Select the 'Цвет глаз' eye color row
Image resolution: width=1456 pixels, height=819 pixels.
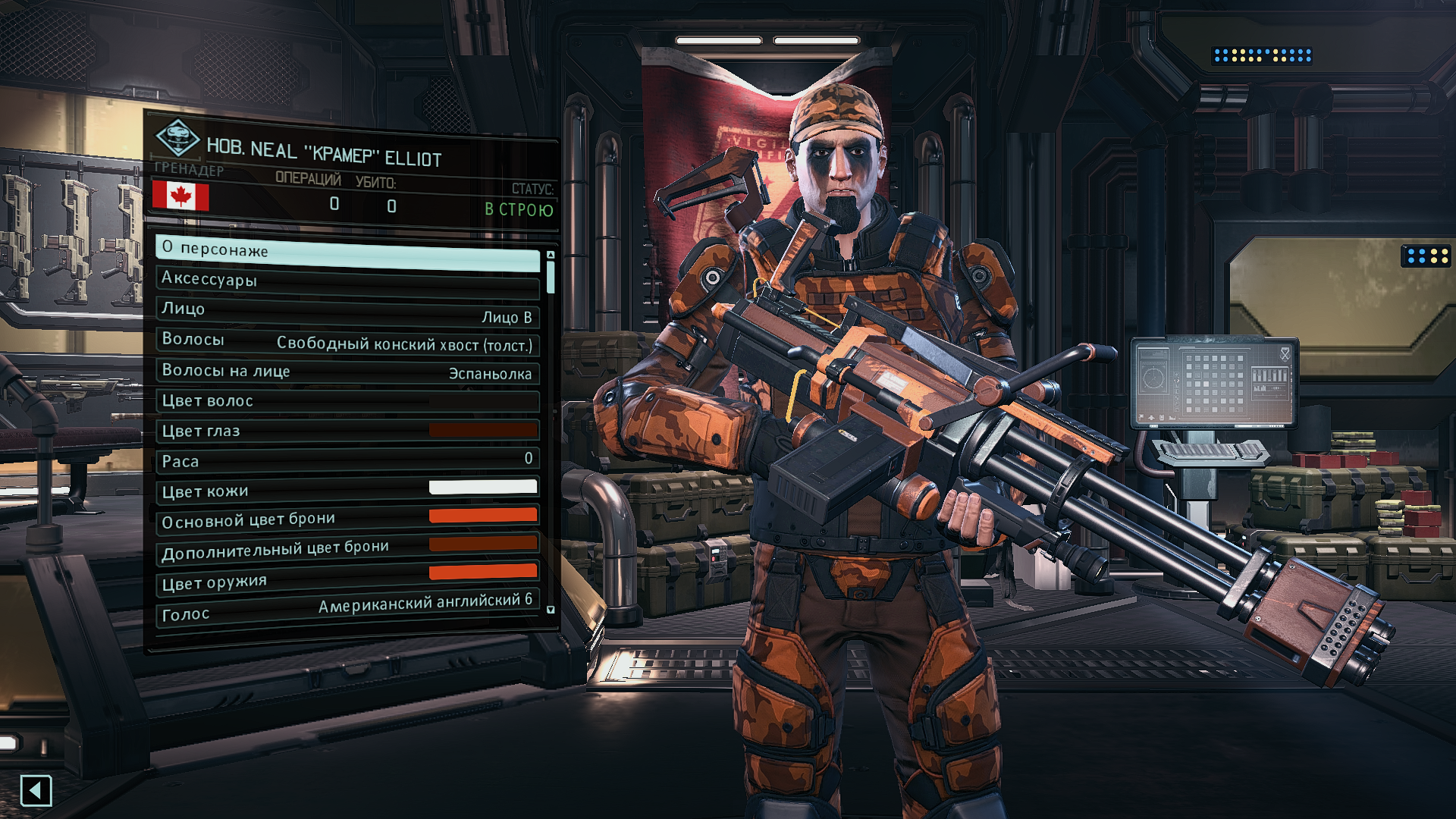pyautogui.click(x=347, y=431)
